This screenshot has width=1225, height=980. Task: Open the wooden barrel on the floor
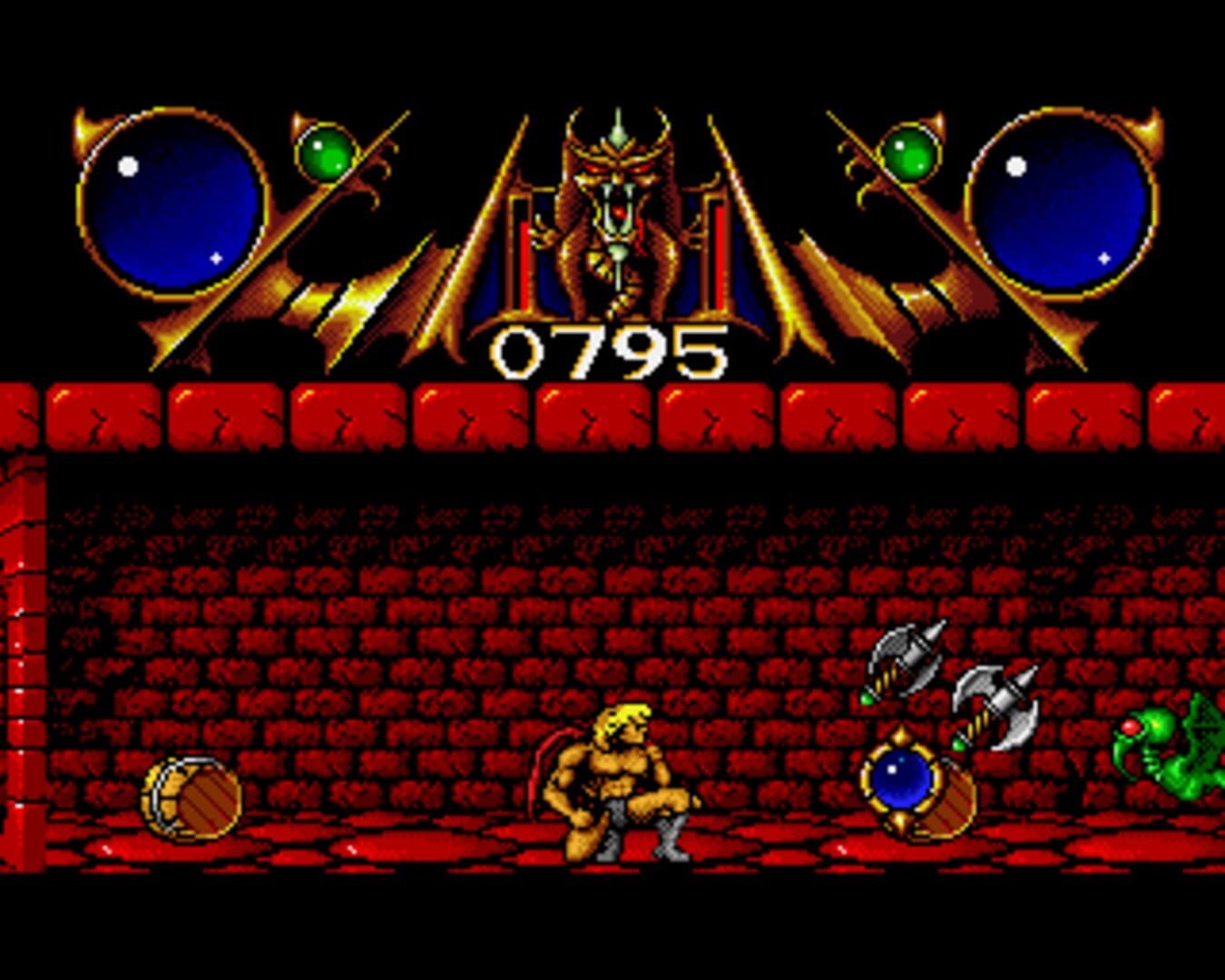(x=191, y=799)
